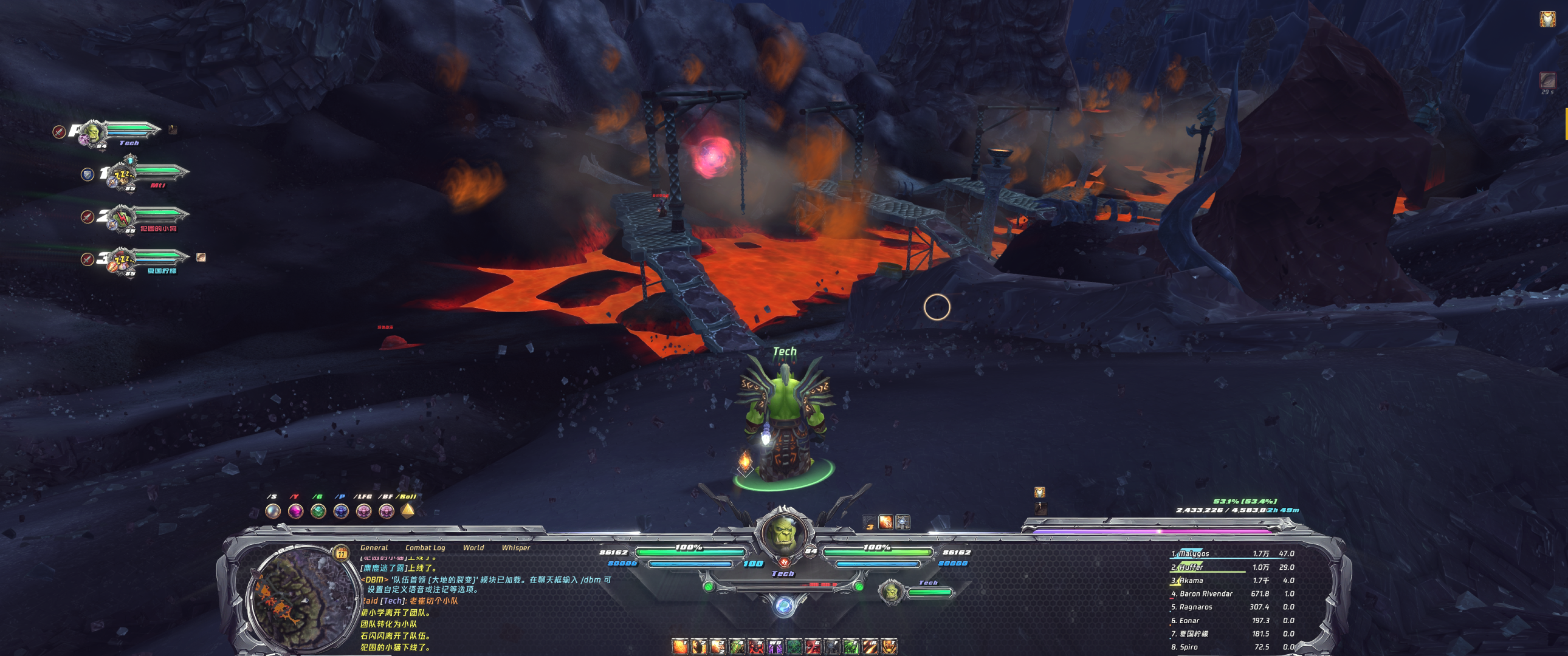Viewport: 1568px width, 656px height.
Task: Choose the /S say channel orb
Action: coord(273,511)
